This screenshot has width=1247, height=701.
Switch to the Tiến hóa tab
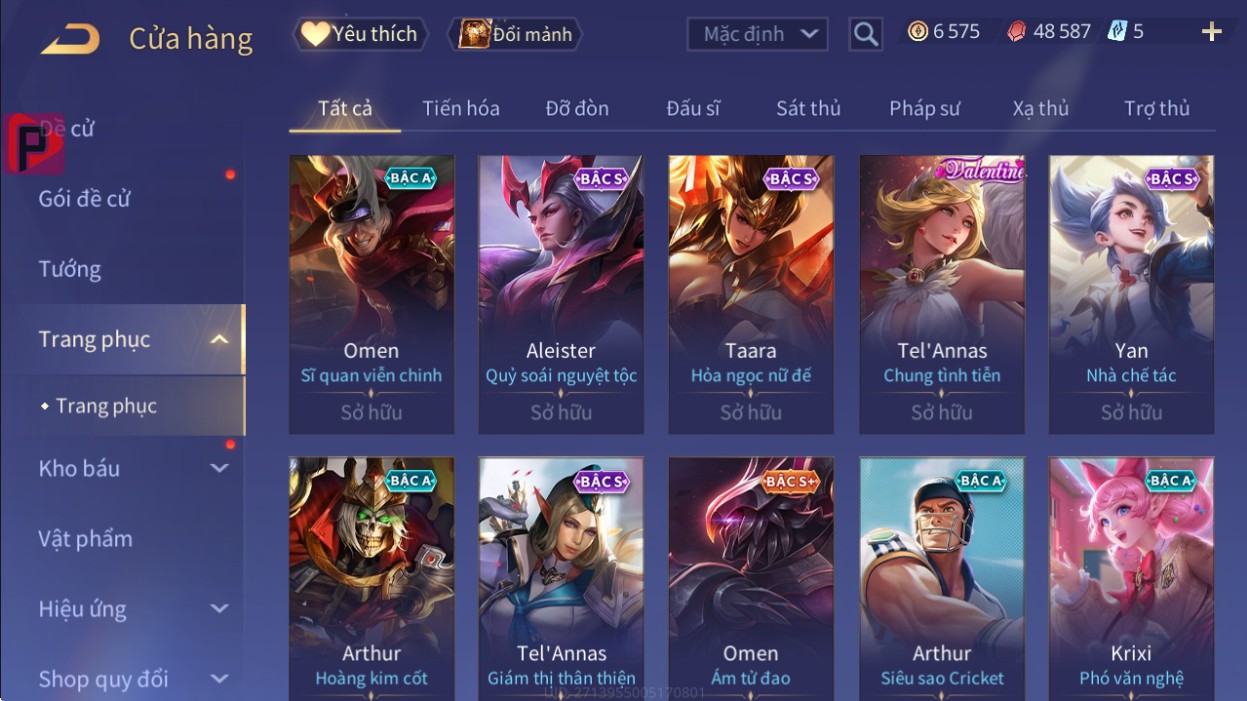pos(460,108)
